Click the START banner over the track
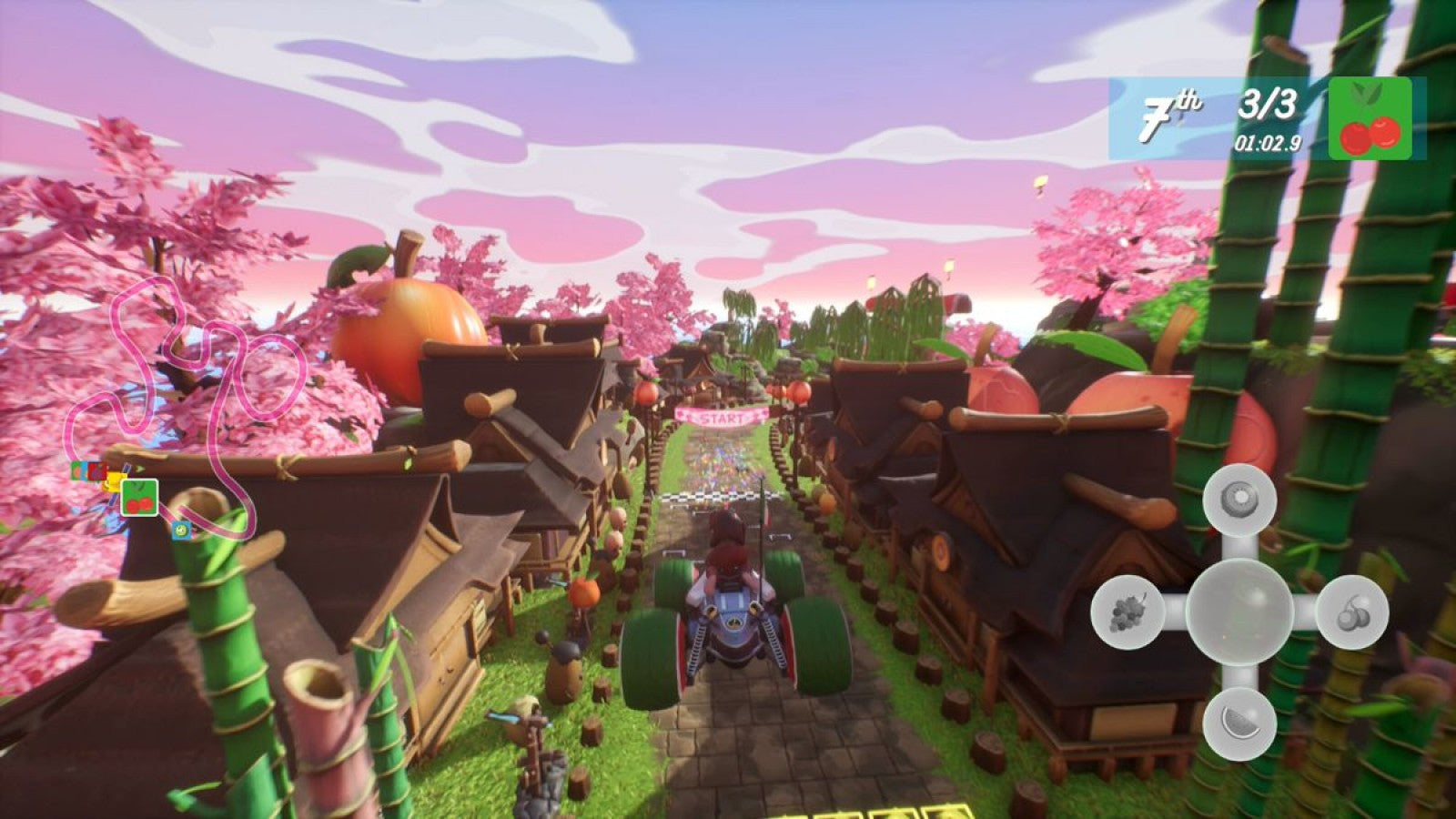 [x=722, y=419]
